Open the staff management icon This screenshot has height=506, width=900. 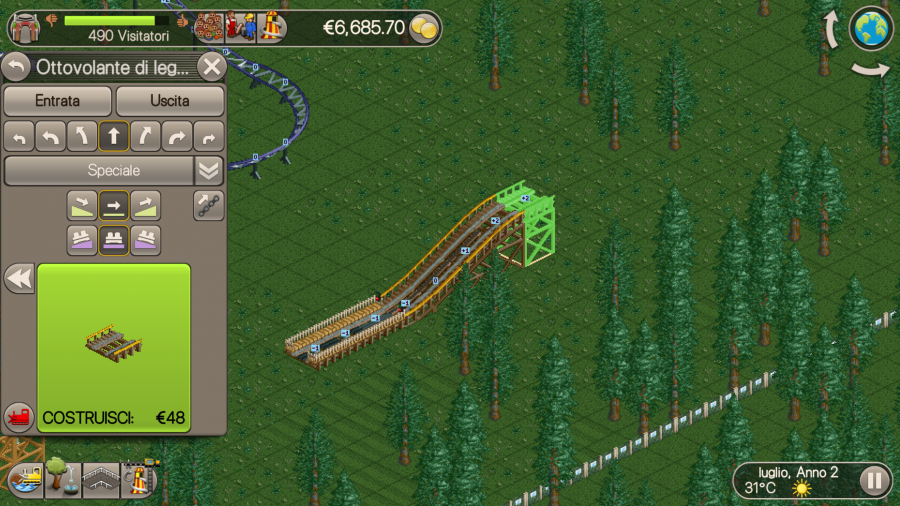coord(240,26)
